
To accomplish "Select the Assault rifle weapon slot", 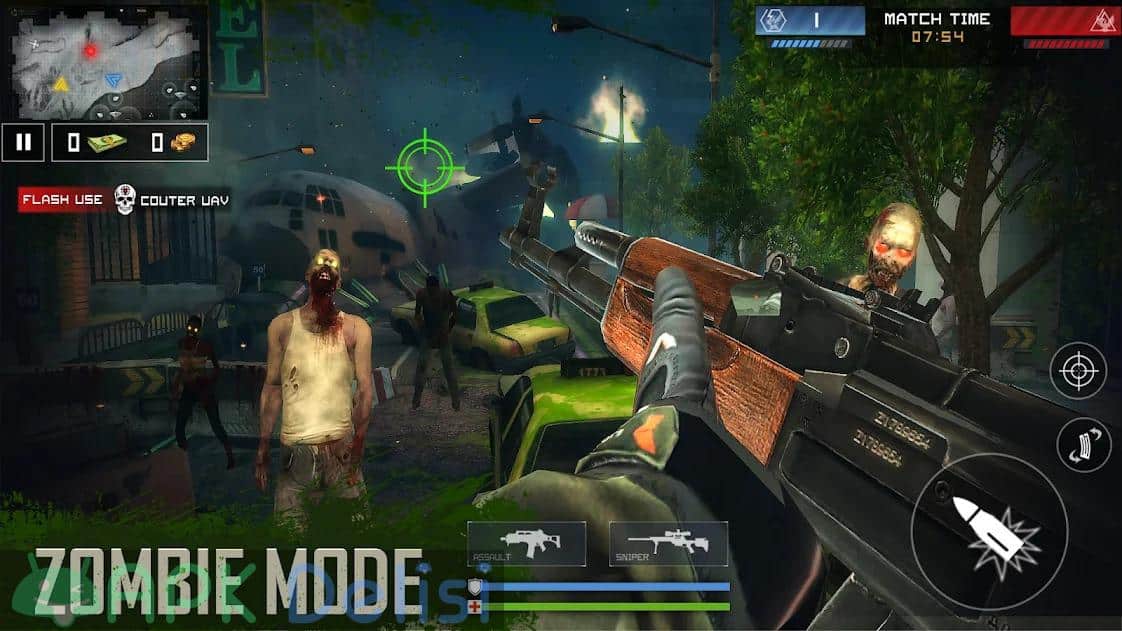I will 526,545.
